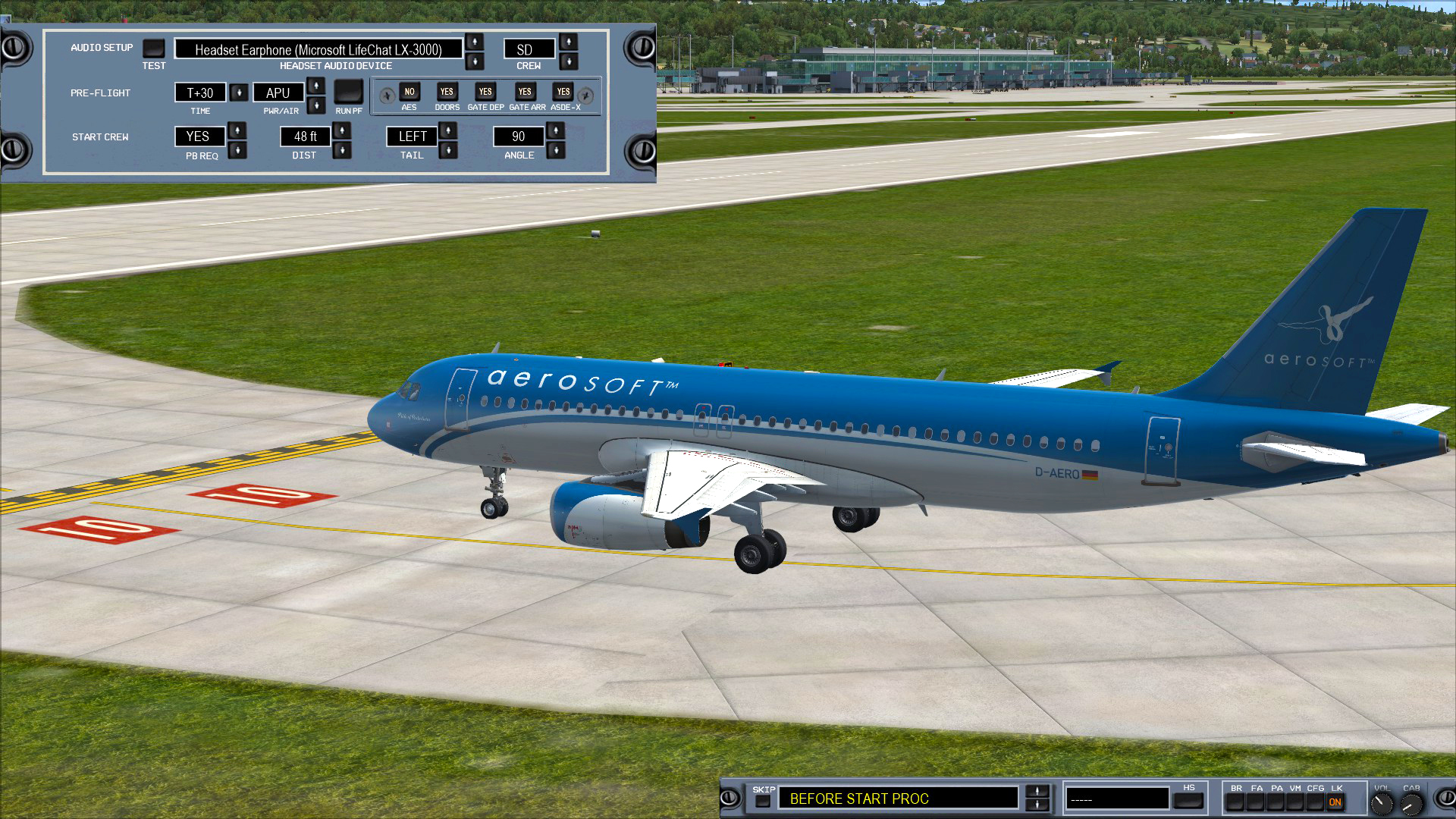Disable the ASDE-X option

(x=563, y=92)
